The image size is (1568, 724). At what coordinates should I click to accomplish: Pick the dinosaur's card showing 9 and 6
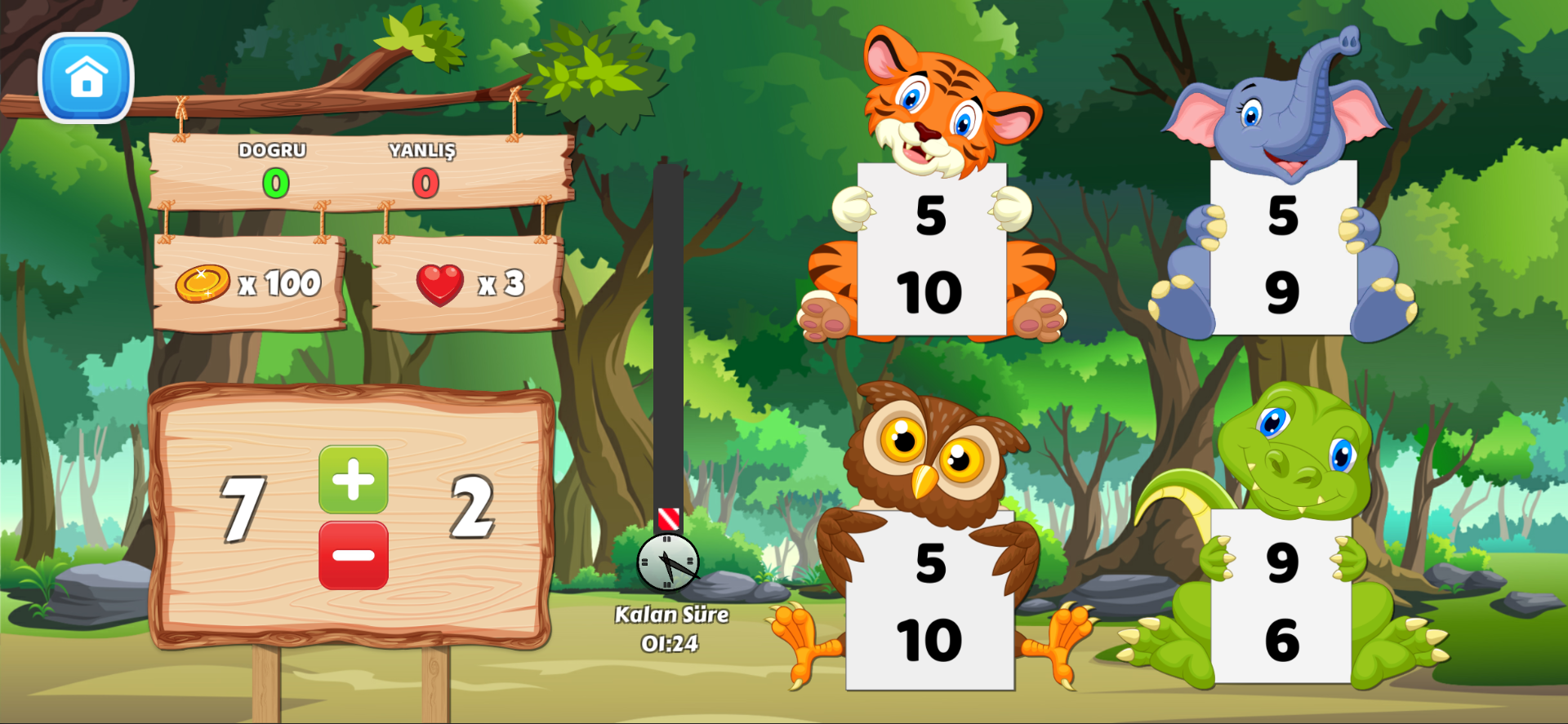(x=1281, y=598)
